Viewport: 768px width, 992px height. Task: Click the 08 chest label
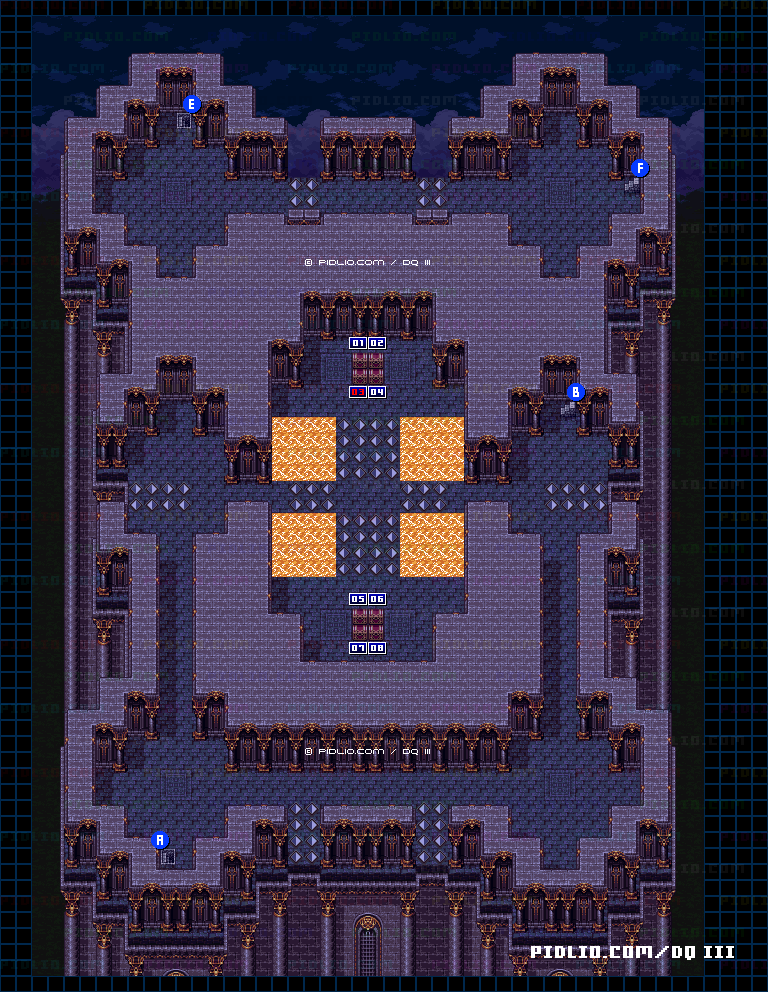click(377, 648)
